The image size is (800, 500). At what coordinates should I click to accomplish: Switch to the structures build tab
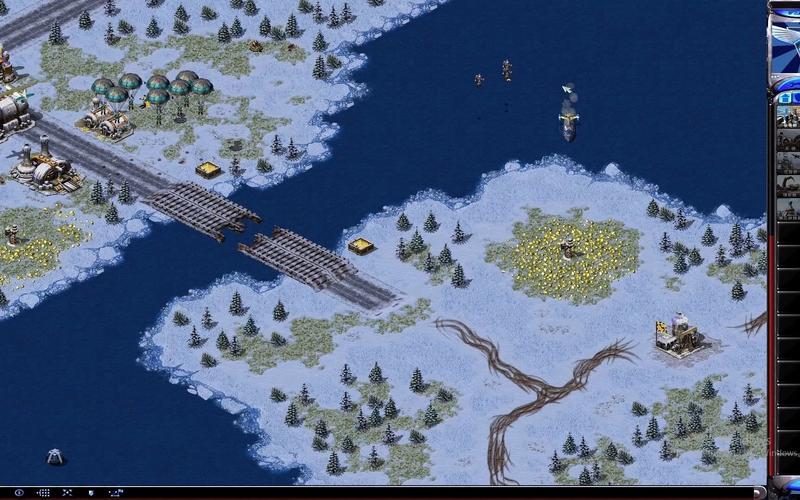click(x=786, y=97)
